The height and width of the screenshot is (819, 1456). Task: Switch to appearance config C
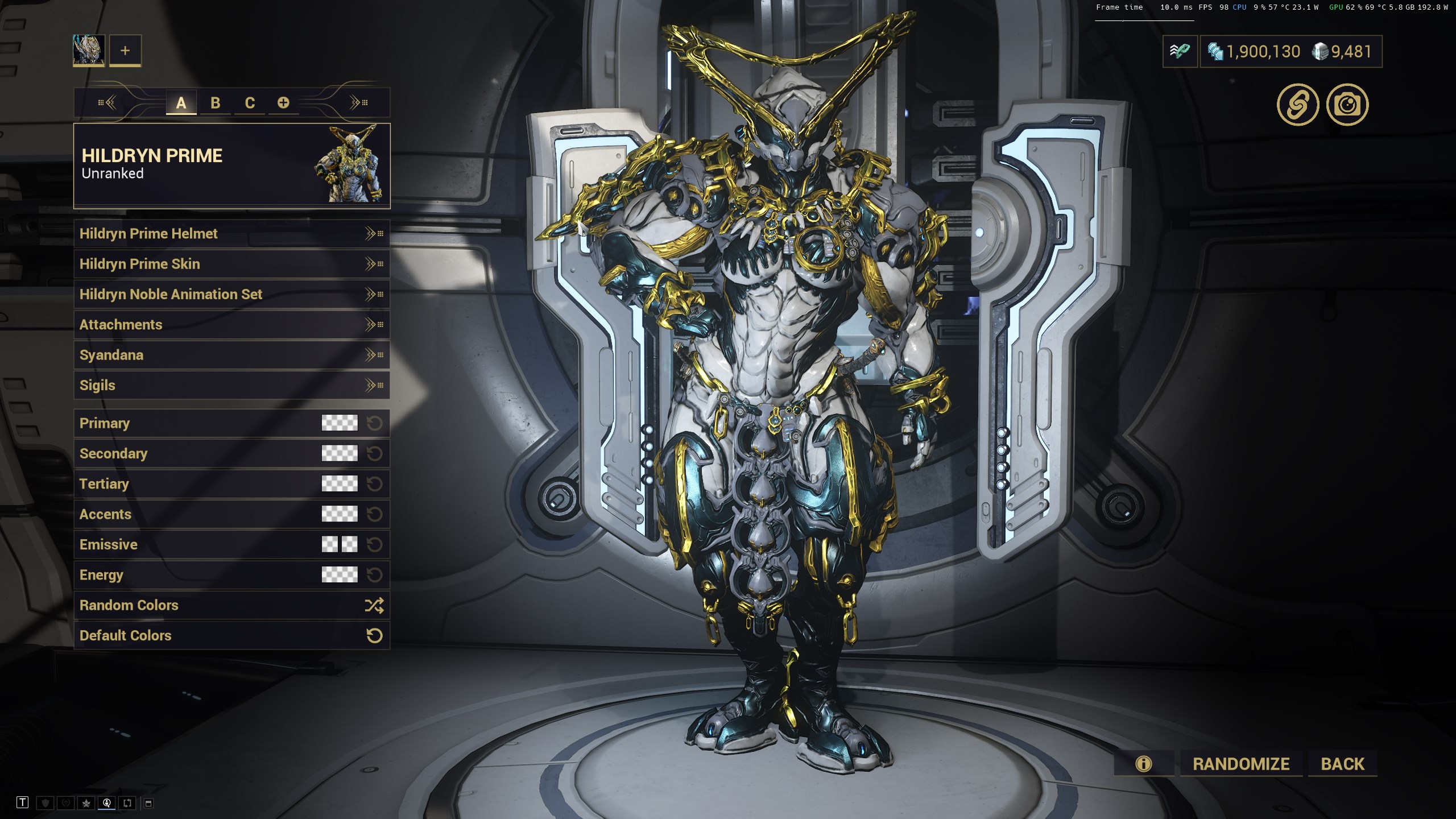250,103
